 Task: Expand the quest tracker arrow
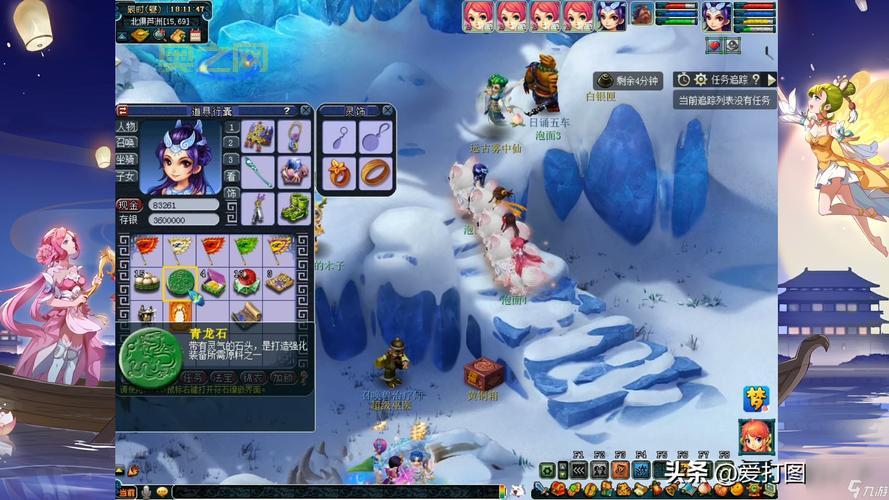771,79
